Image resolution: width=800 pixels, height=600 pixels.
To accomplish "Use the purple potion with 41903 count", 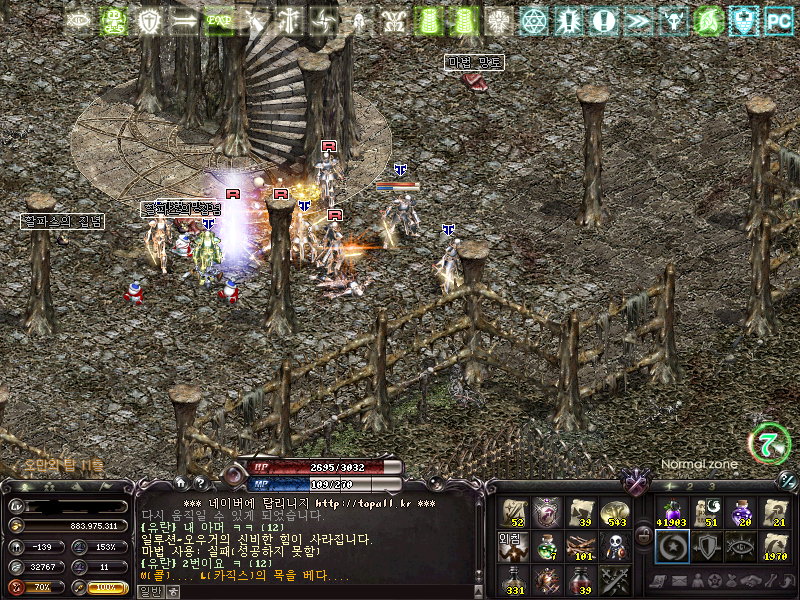I will pyautogui.click(x=670, y=513).
